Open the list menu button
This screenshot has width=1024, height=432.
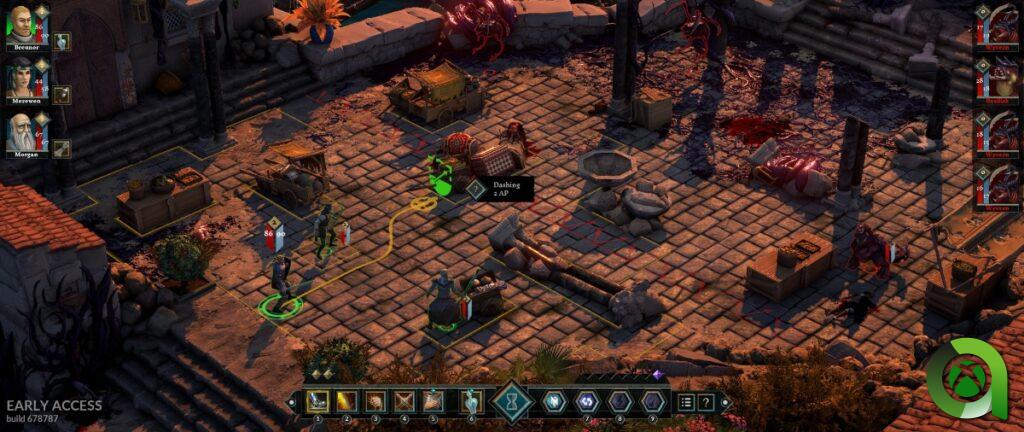click(686, 402)
